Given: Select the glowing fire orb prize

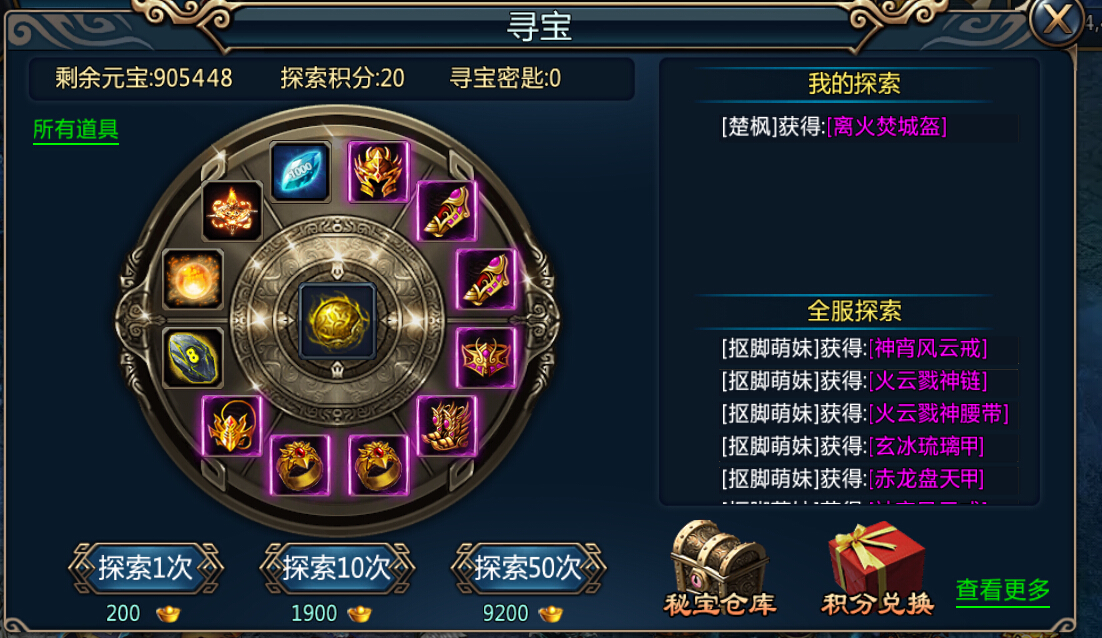Looking at the screenshot, I should [x=193, y=279].
